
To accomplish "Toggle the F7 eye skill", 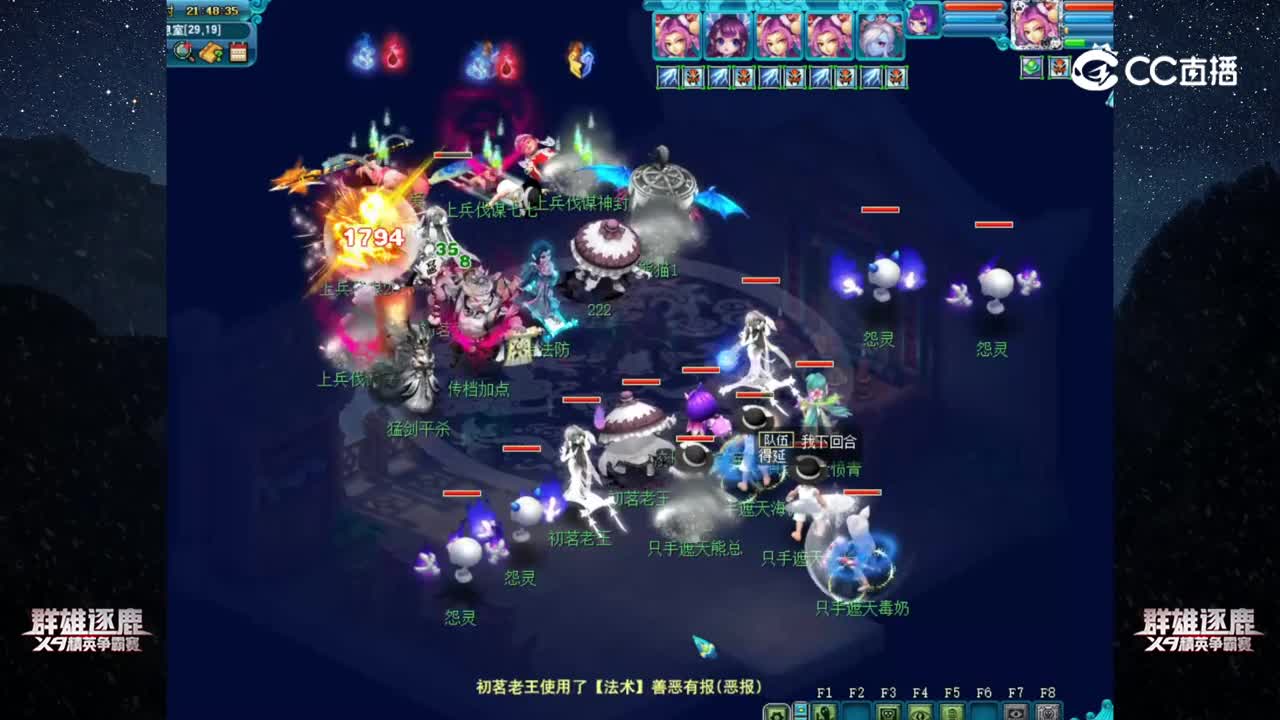I will pos(1016,713).
